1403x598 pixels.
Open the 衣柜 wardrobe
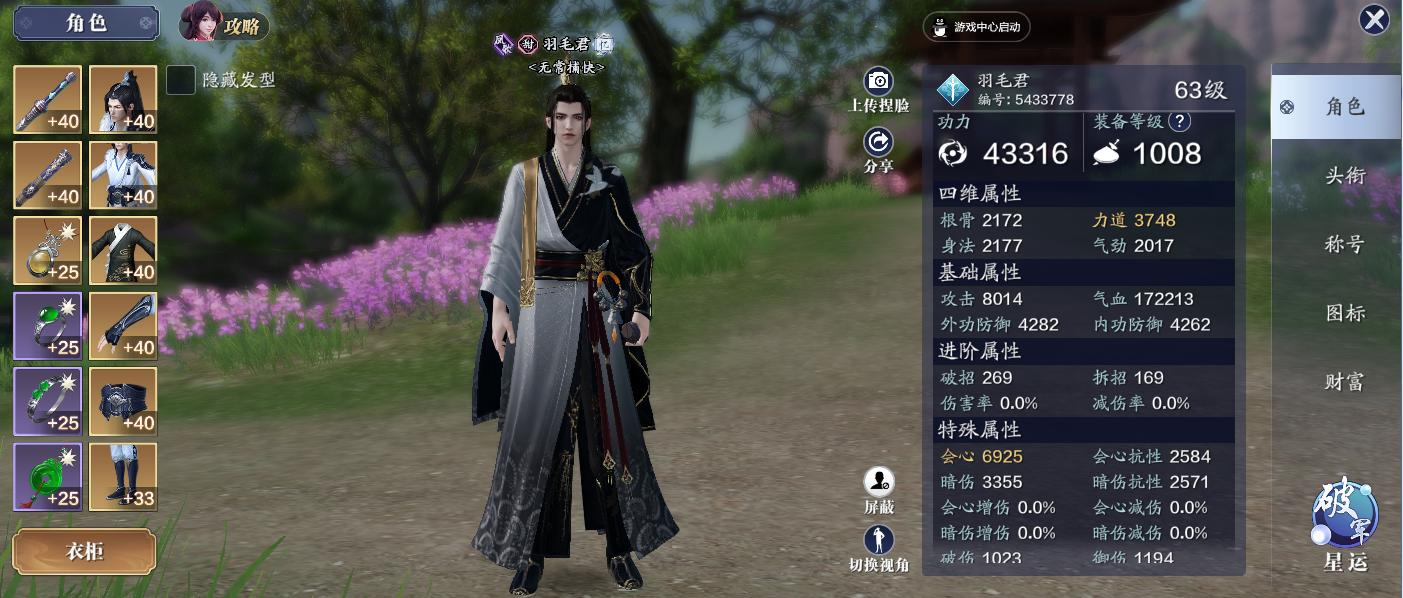(x=84, y=552)
